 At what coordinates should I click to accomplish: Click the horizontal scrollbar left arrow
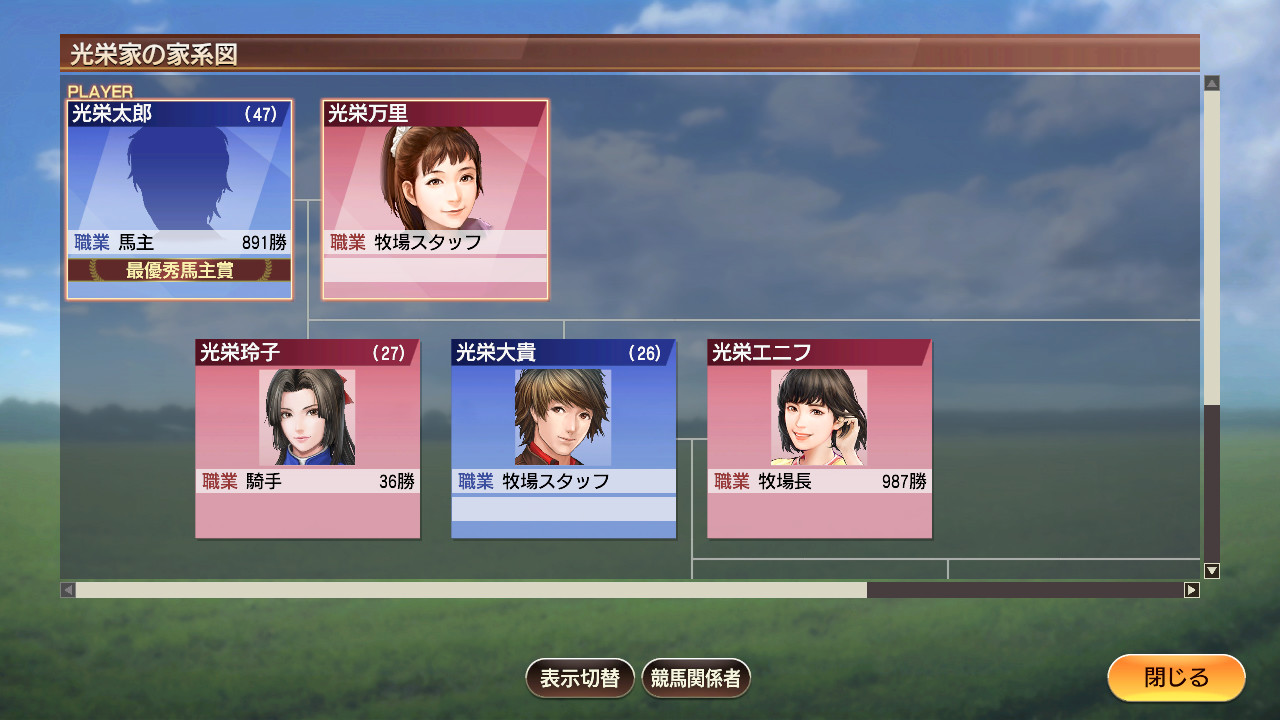(x=68, y=590)
